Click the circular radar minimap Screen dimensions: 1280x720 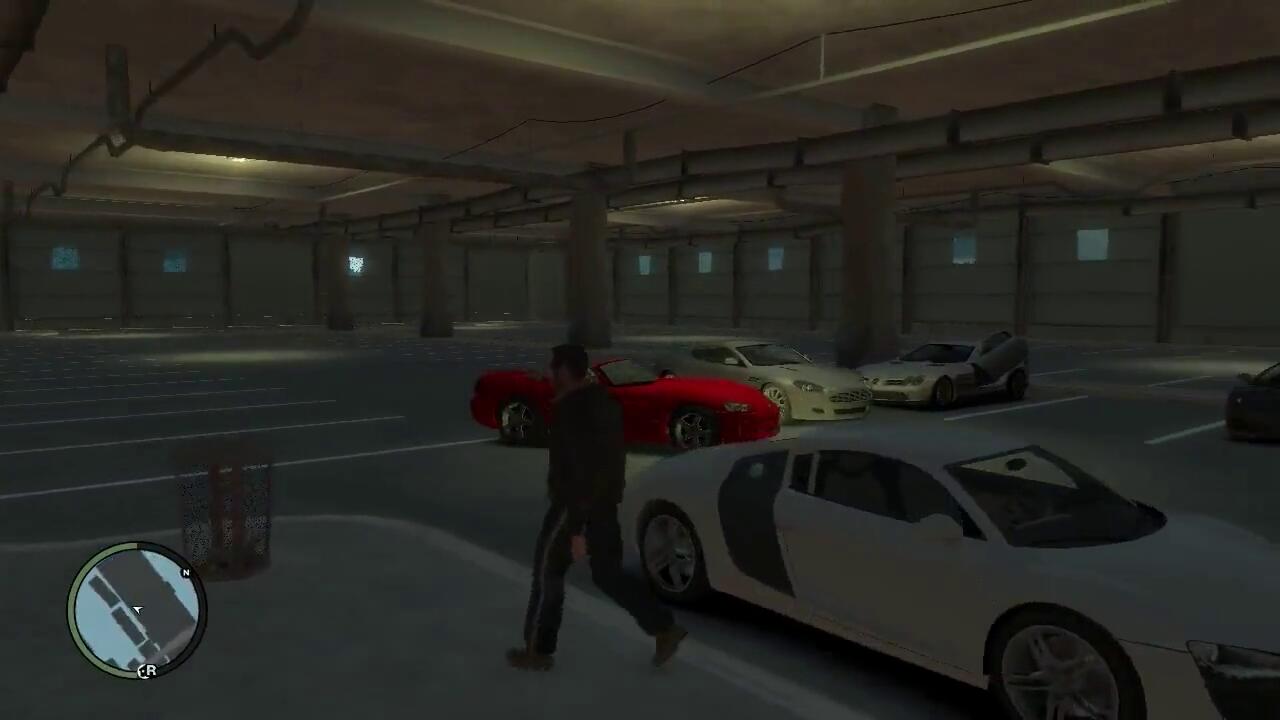point(137,609)
